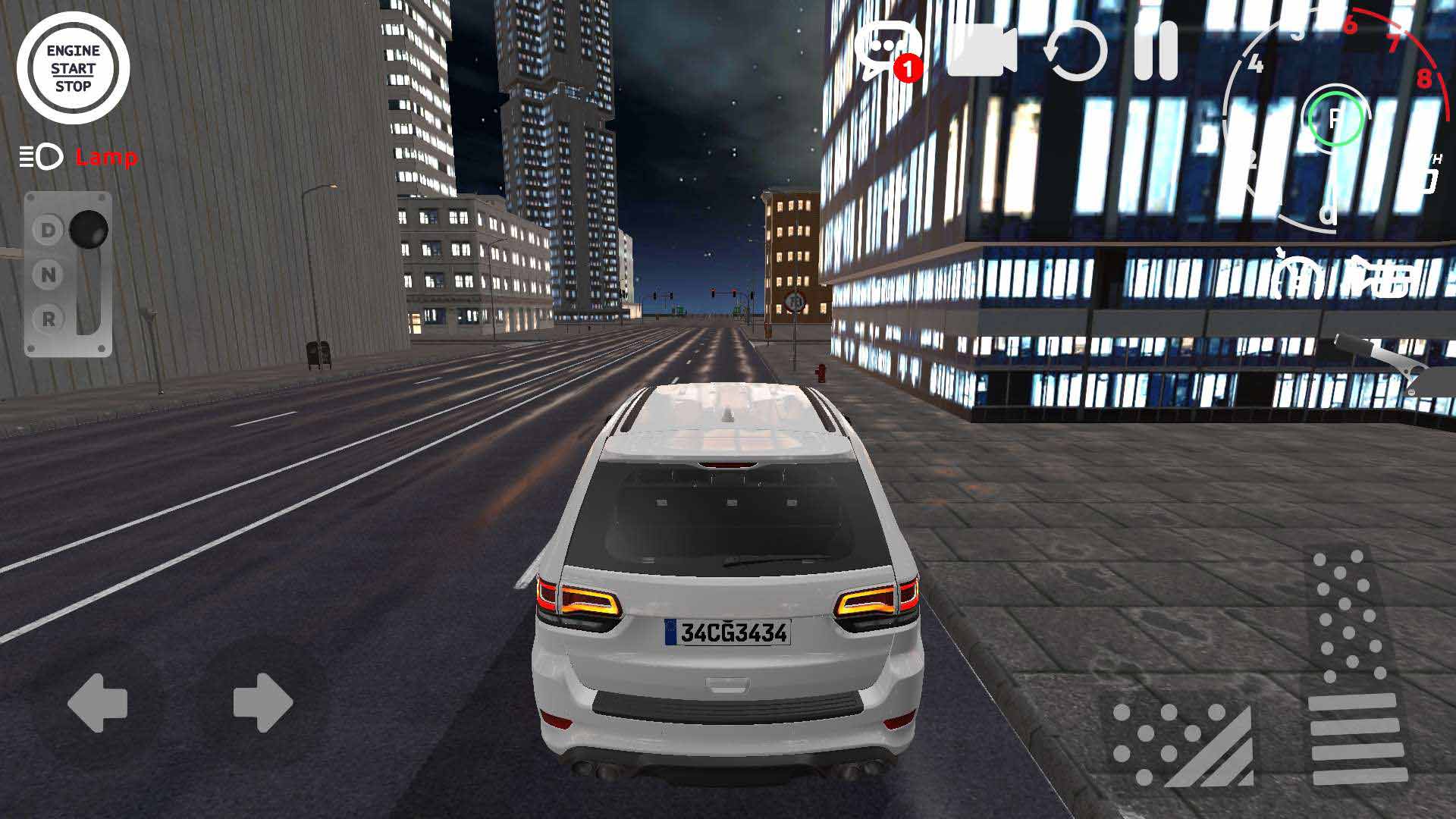Toggle the Lamp headlights on
The width and height of the screenshot is (1456, 819).
(x=105, y=158)
